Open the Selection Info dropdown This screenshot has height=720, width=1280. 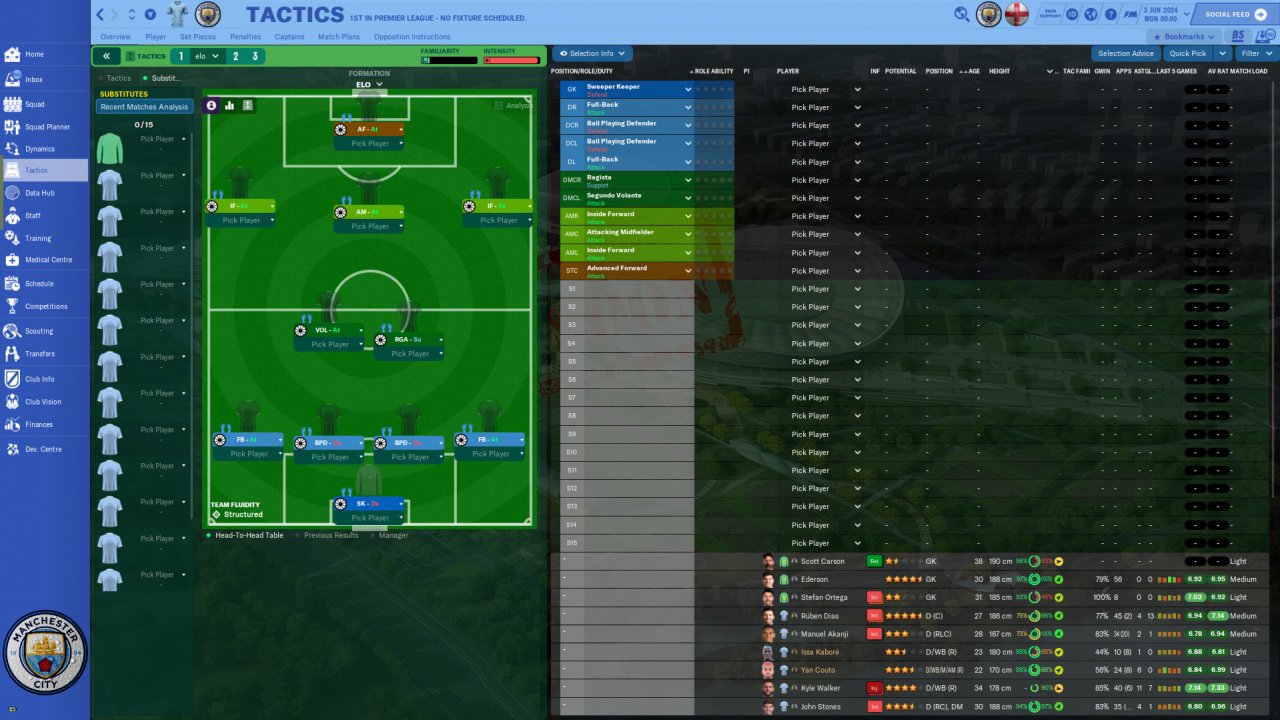(x=592, y=54)
